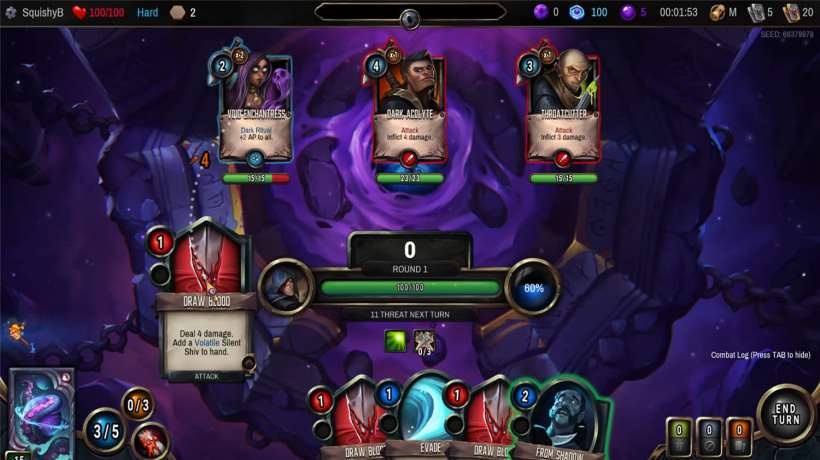Inspect the 0/3 status icon
This screenshot has height=460, width=820.
[137, 406]
